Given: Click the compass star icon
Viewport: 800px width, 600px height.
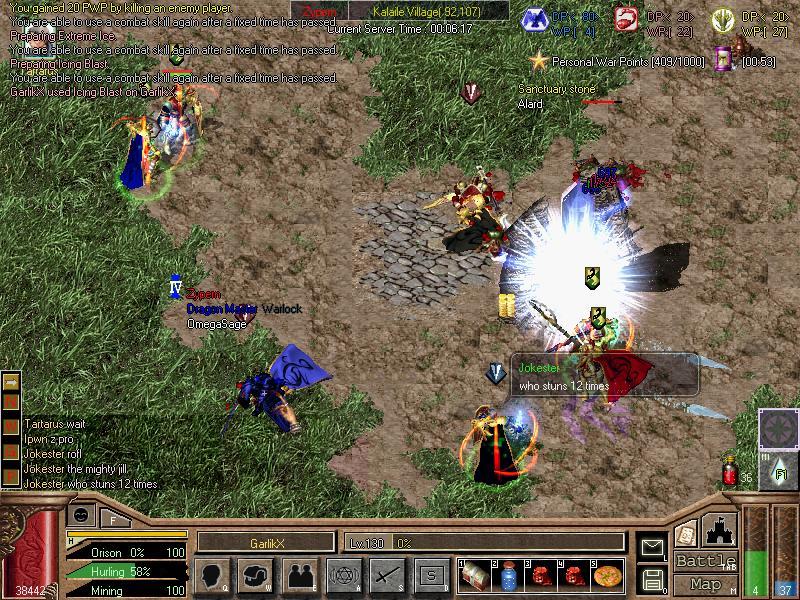Looking at the screenshot, I should tap(778, 428).
